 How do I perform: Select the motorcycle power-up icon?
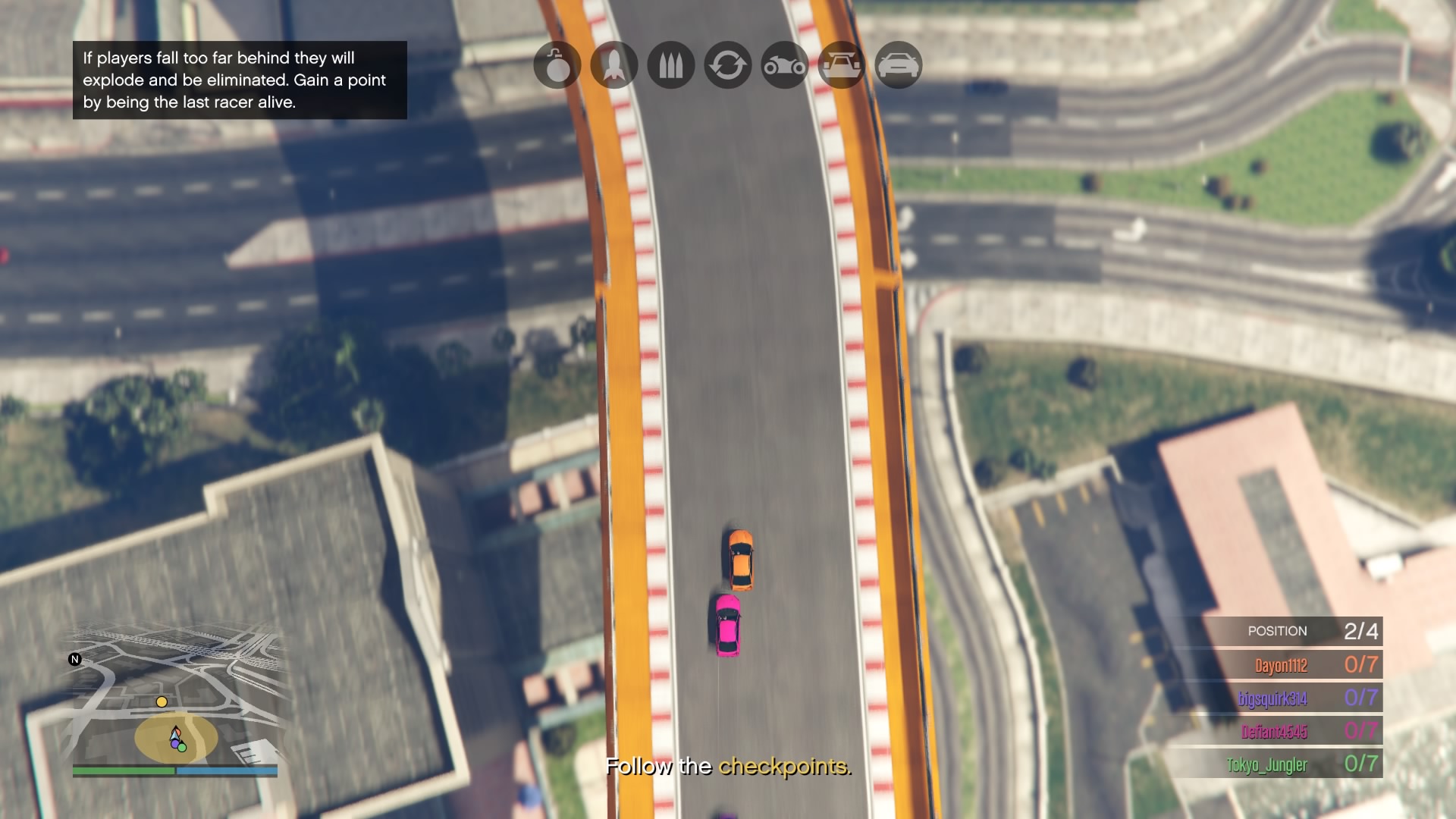(x=785, y=65)
